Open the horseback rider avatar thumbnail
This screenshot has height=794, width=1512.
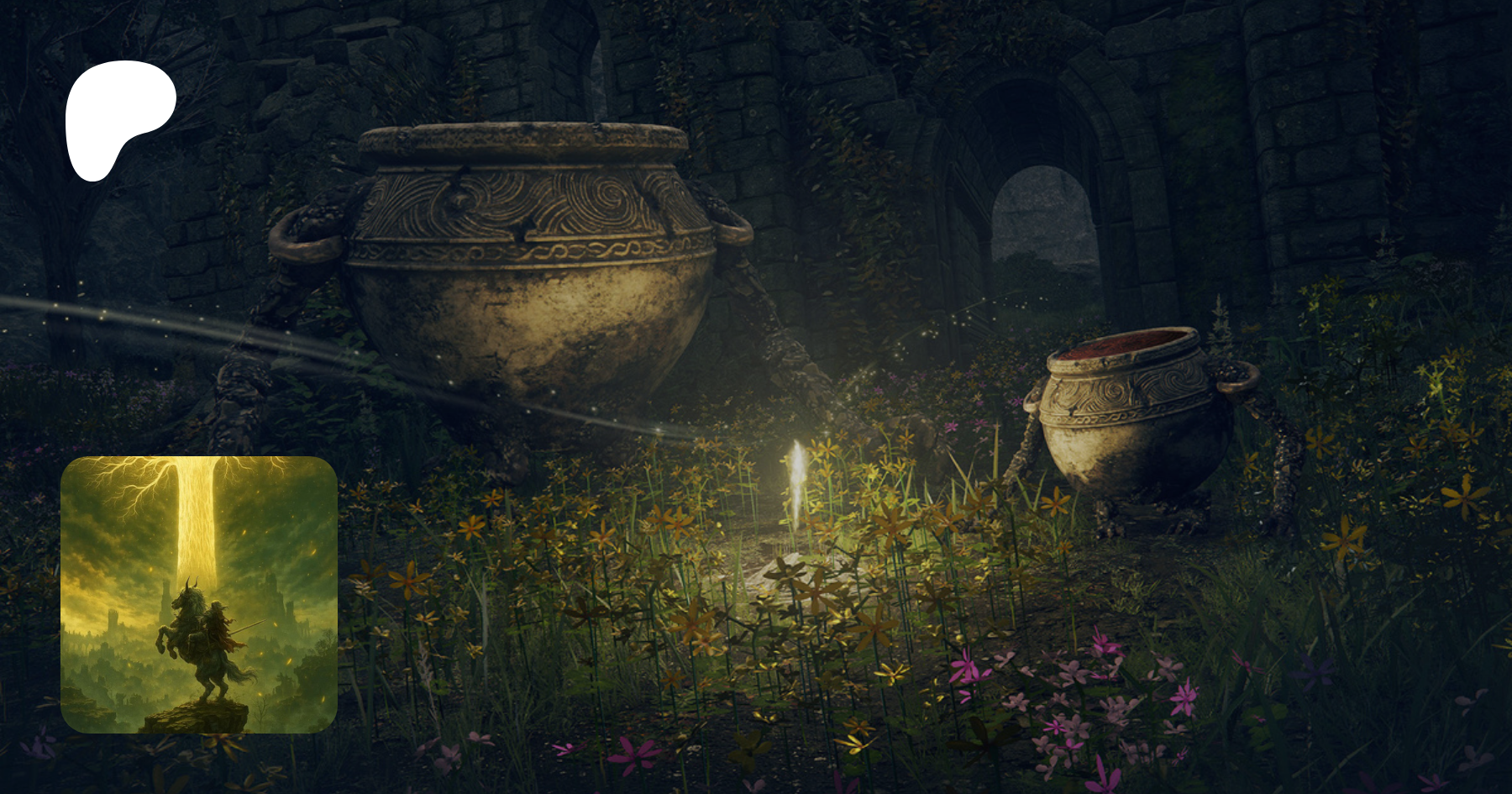click(199, 594)
